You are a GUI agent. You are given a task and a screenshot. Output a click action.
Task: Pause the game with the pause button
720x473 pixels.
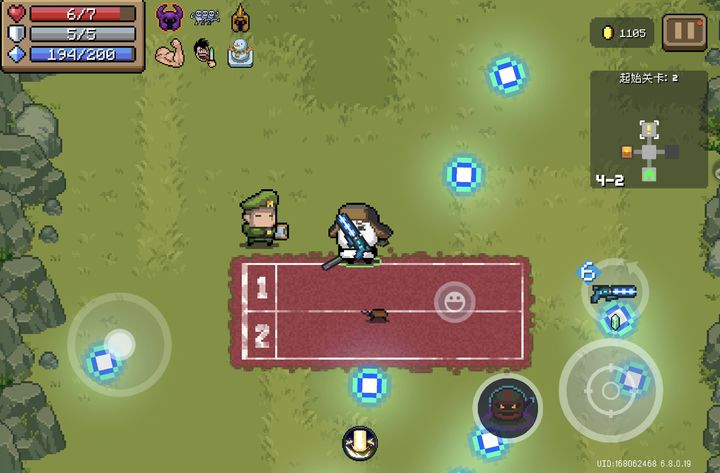[x=684, y=31]
